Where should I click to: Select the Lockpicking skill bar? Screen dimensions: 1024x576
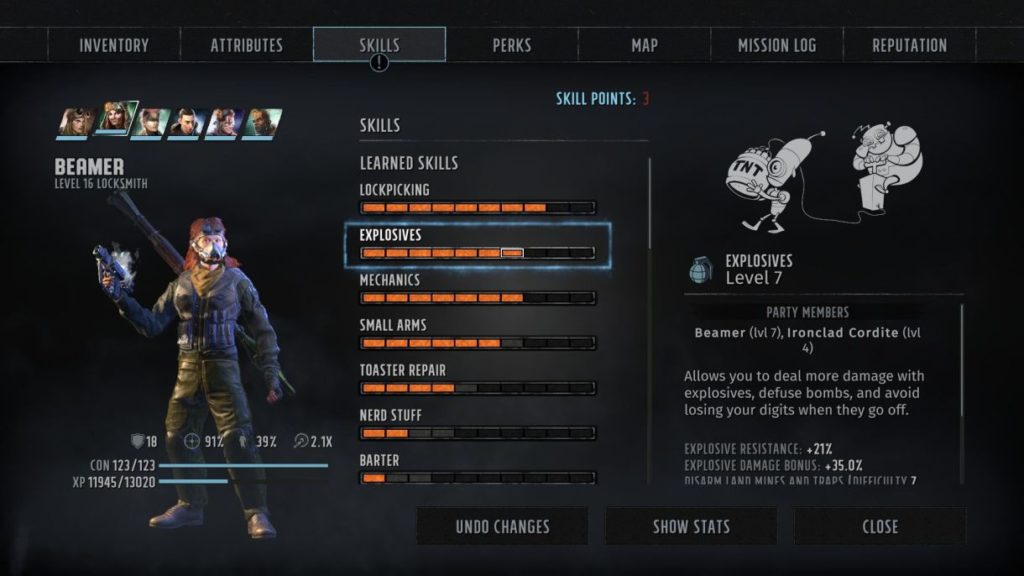coord(477,208)
